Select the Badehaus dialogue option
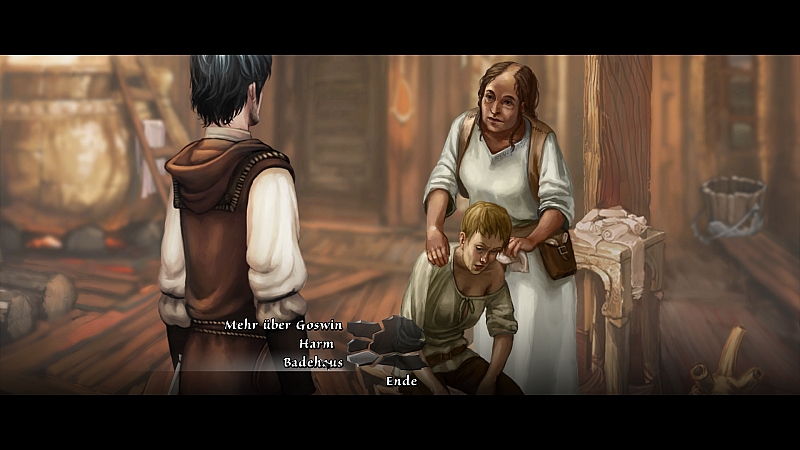 pyautogui.click(x=312, y=362)
